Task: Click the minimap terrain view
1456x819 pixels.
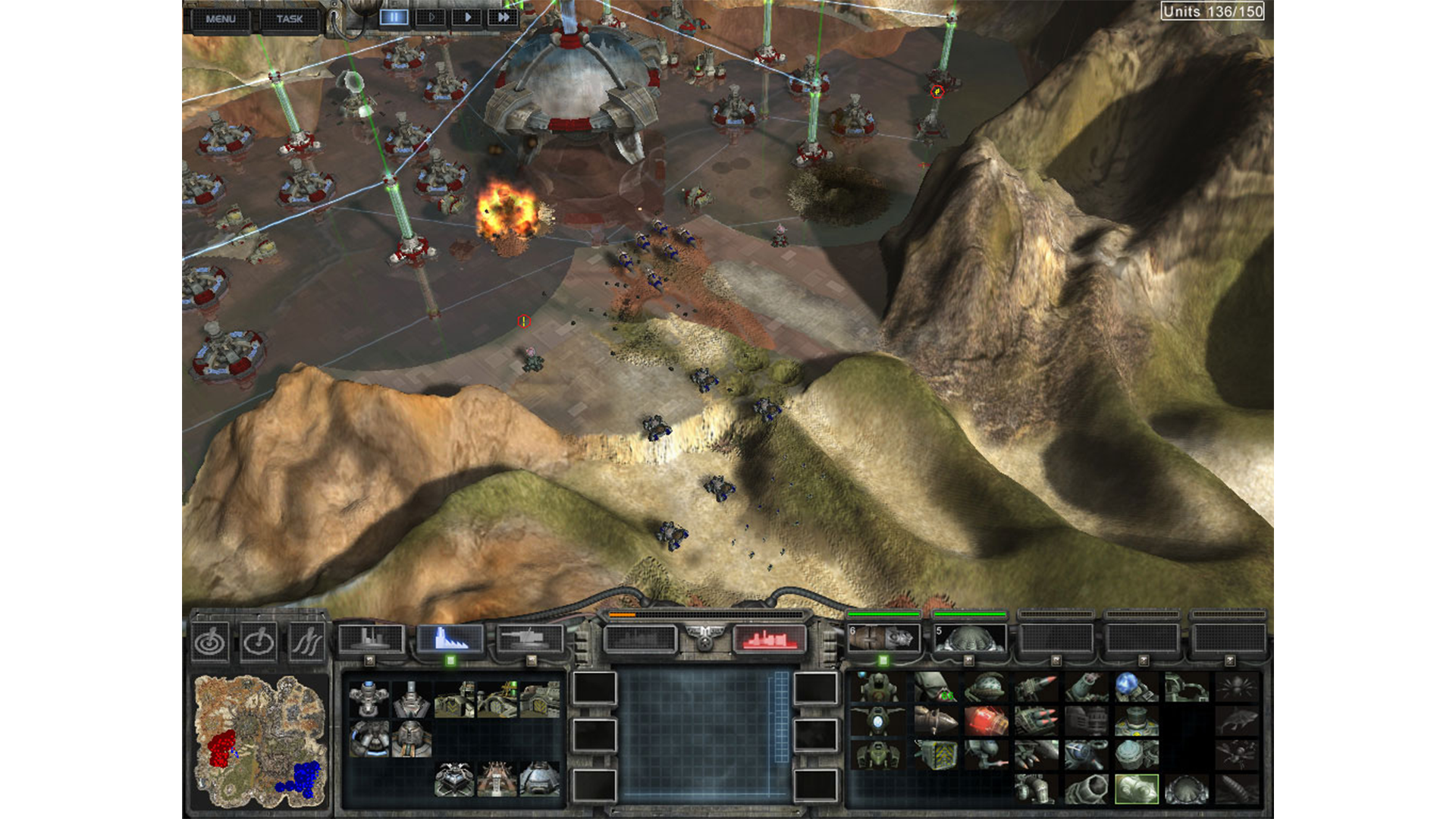Action: pos(260,741)
